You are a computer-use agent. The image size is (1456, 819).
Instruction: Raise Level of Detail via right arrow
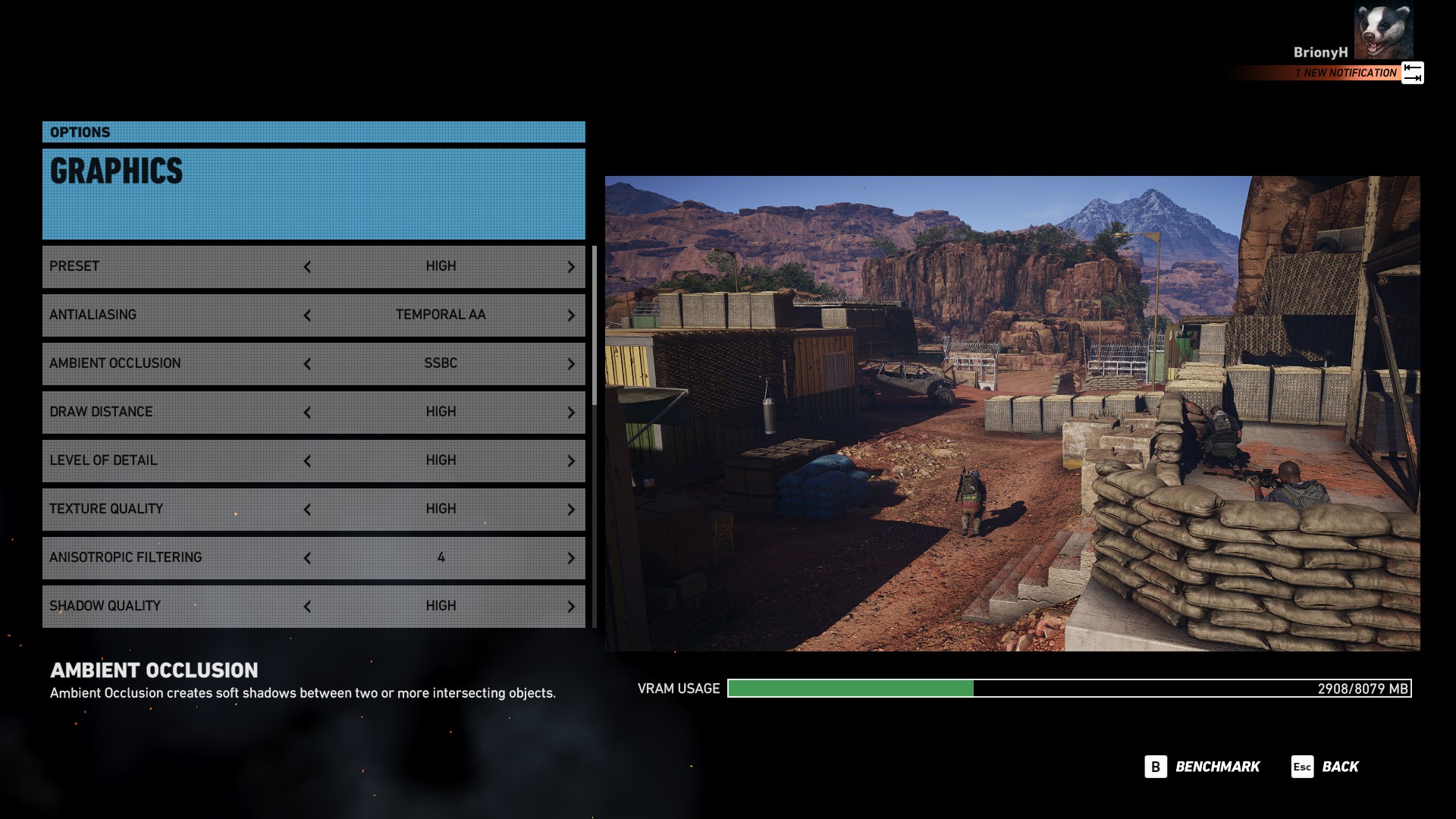click(x=571, y=461)
